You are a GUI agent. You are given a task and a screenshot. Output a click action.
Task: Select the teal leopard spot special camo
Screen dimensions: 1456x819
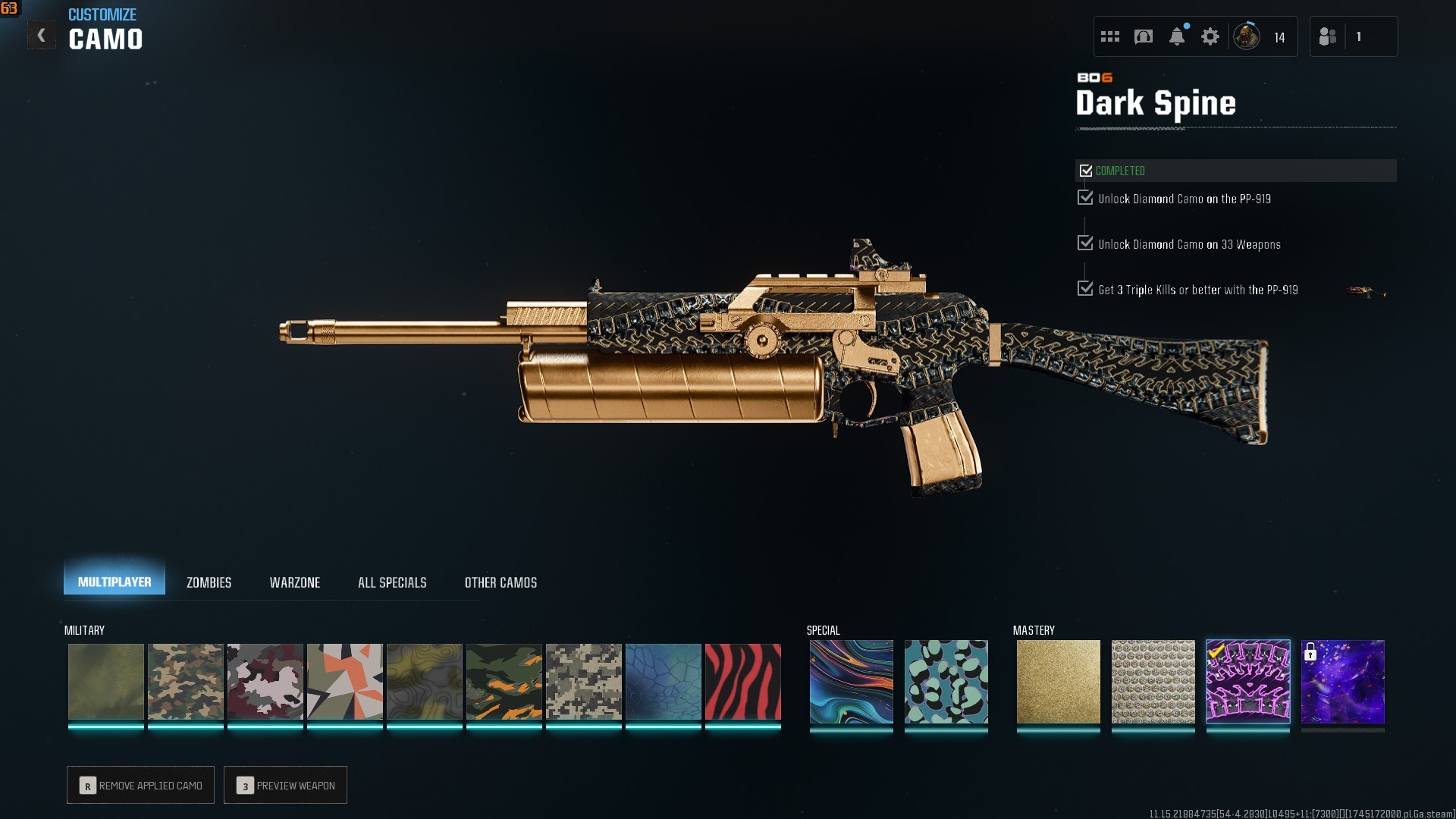point(946,682)
